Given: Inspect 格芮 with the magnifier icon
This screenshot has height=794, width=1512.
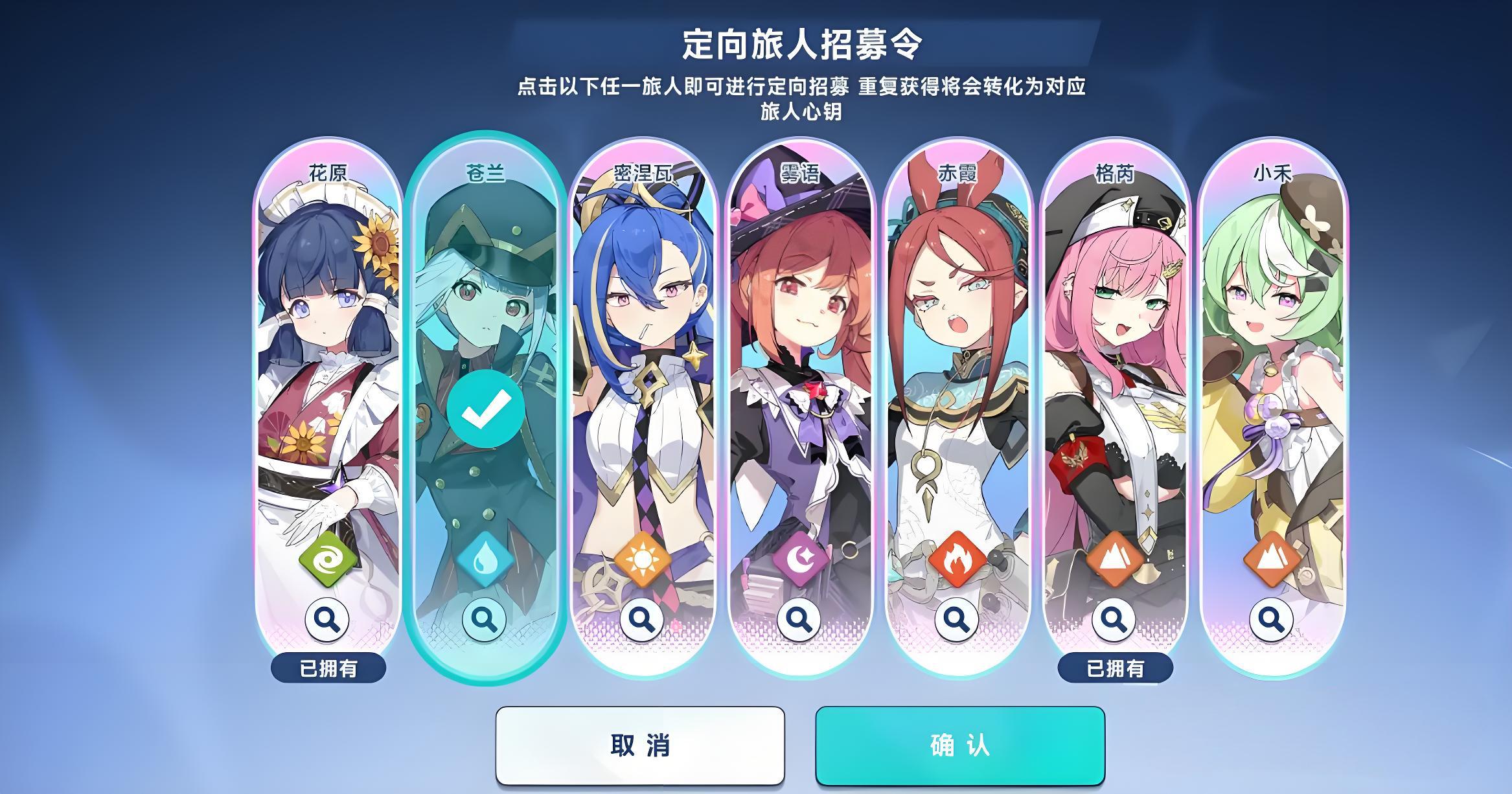Looking at the screenshot, I should point(1114,620).
